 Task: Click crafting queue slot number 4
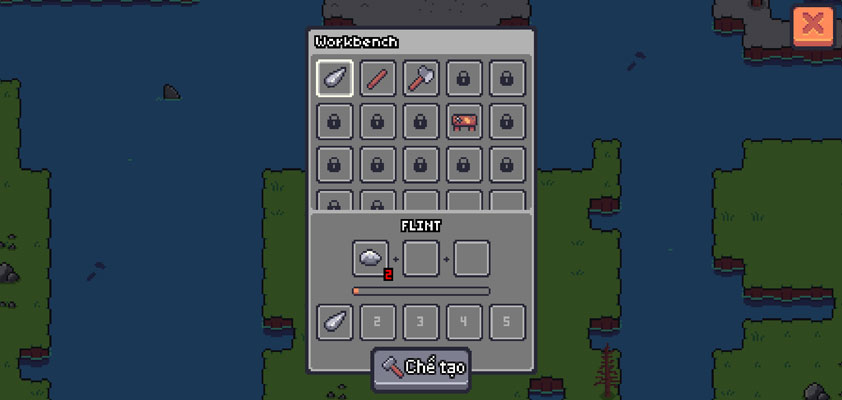[464, 322]
